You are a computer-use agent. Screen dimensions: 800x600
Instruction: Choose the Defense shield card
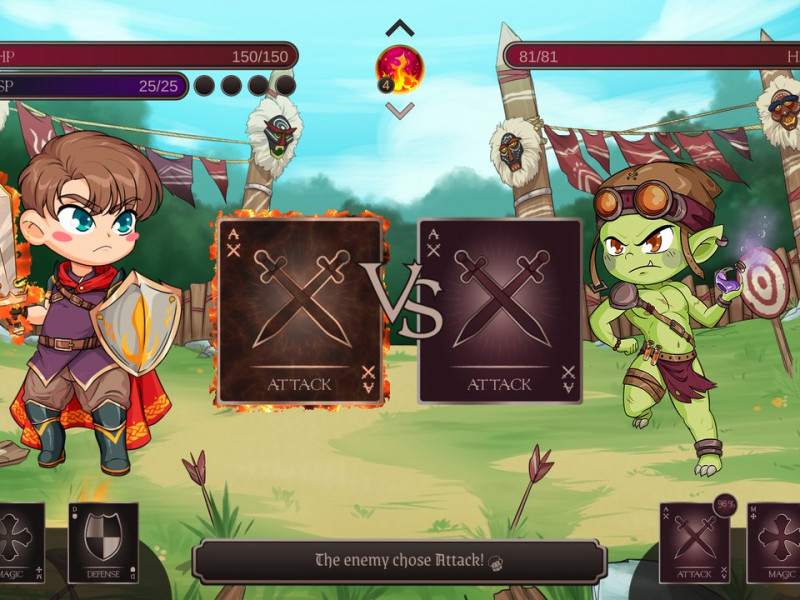tap(103, 542)
